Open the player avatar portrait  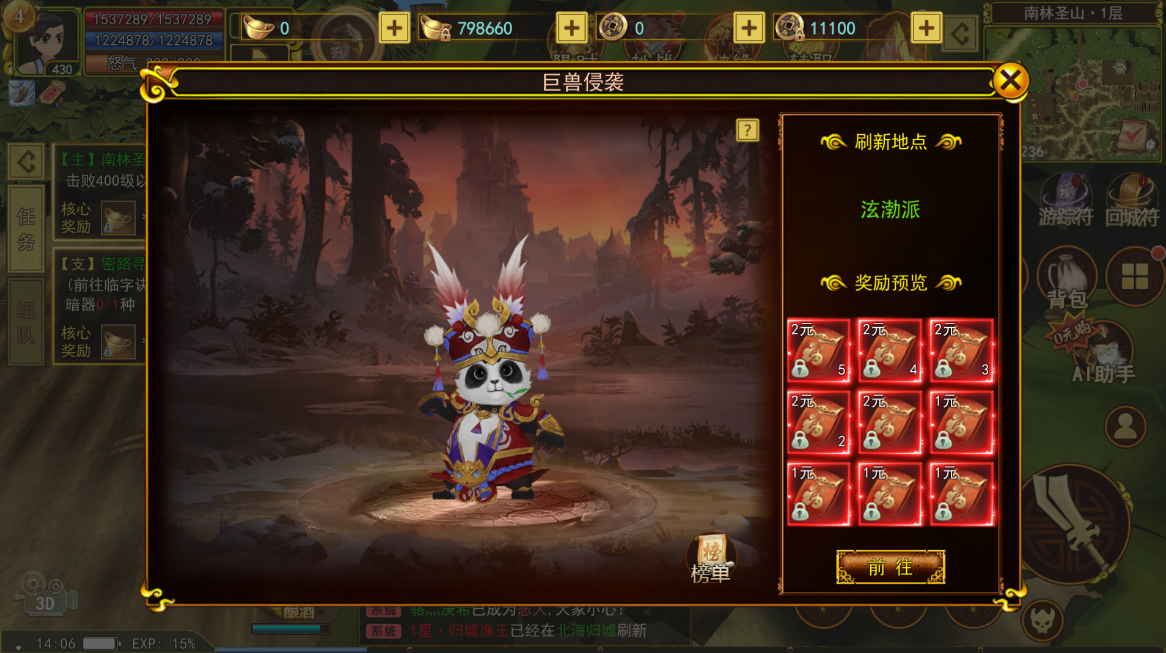click(x=47, y=40)
